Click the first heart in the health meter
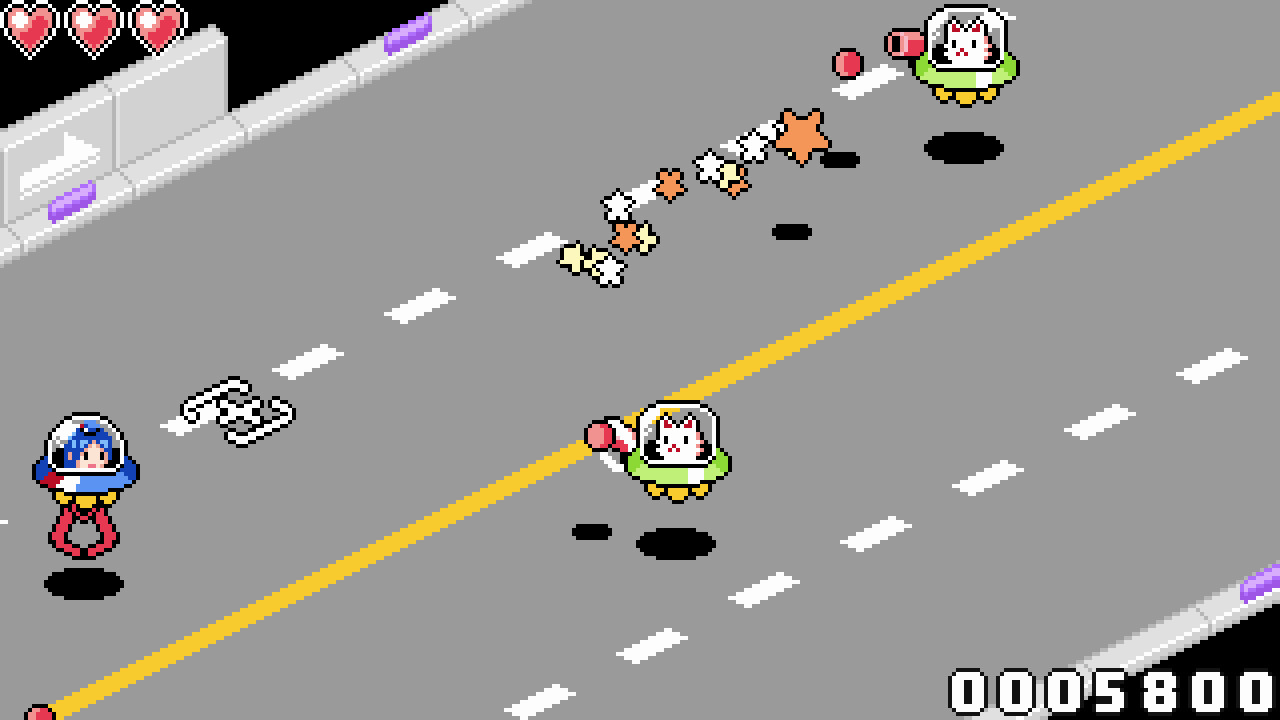Viewport: 1280px width, 720px height. [x=30, y=26]
